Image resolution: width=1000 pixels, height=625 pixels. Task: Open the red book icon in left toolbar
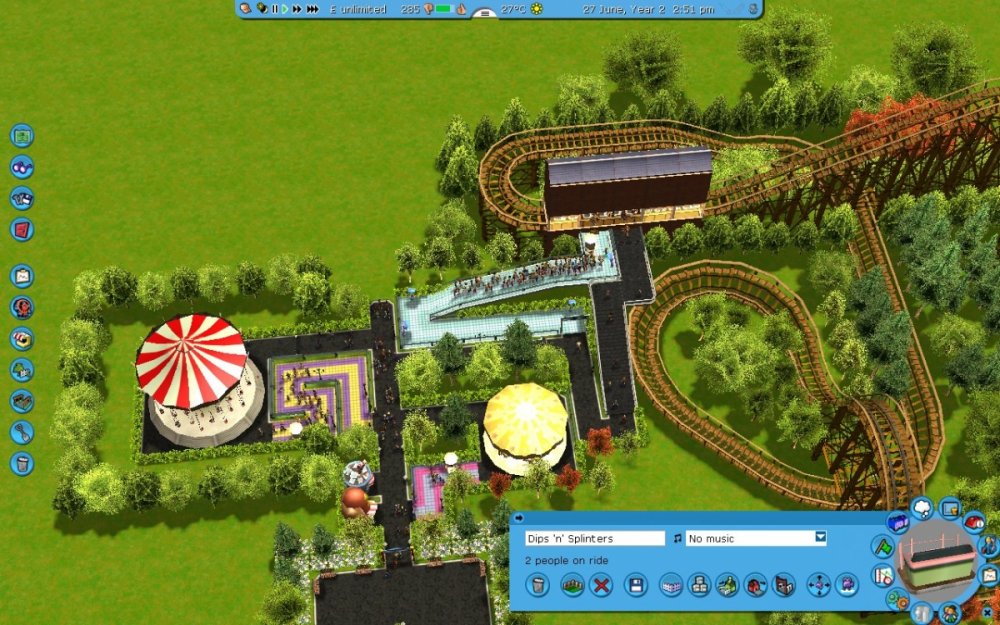[x=22, y=229]
